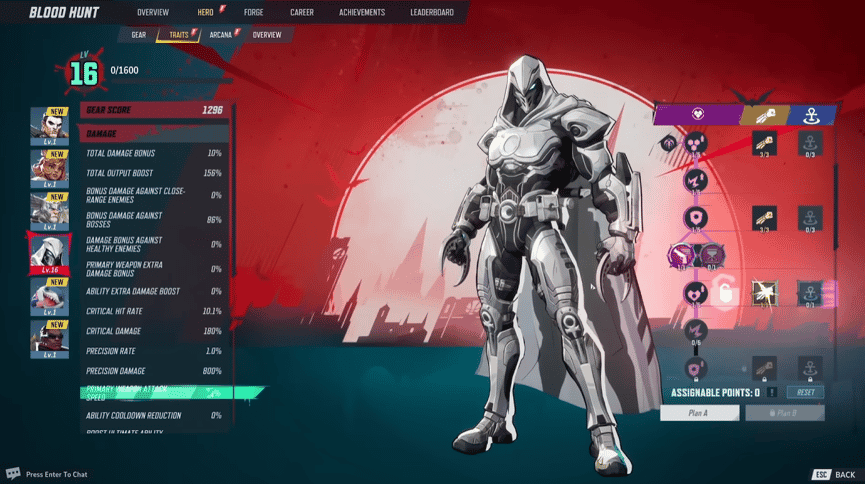The width and height of the screenshot is (865, 484).
Task: Reset assigned trait points
Action: (x=805, y=393)
